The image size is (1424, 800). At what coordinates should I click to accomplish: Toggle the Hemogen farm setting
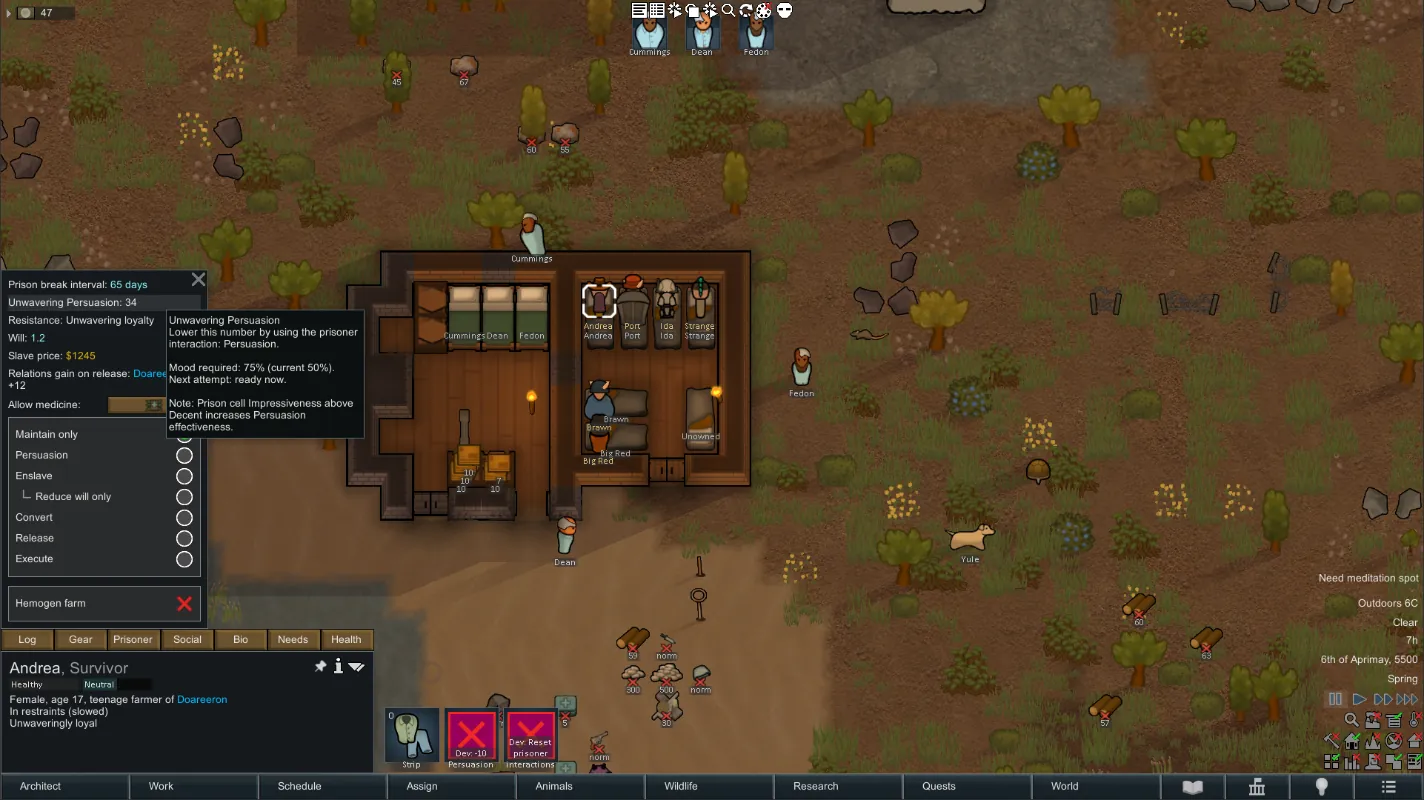pyautogui.click(x=184, y=604)
